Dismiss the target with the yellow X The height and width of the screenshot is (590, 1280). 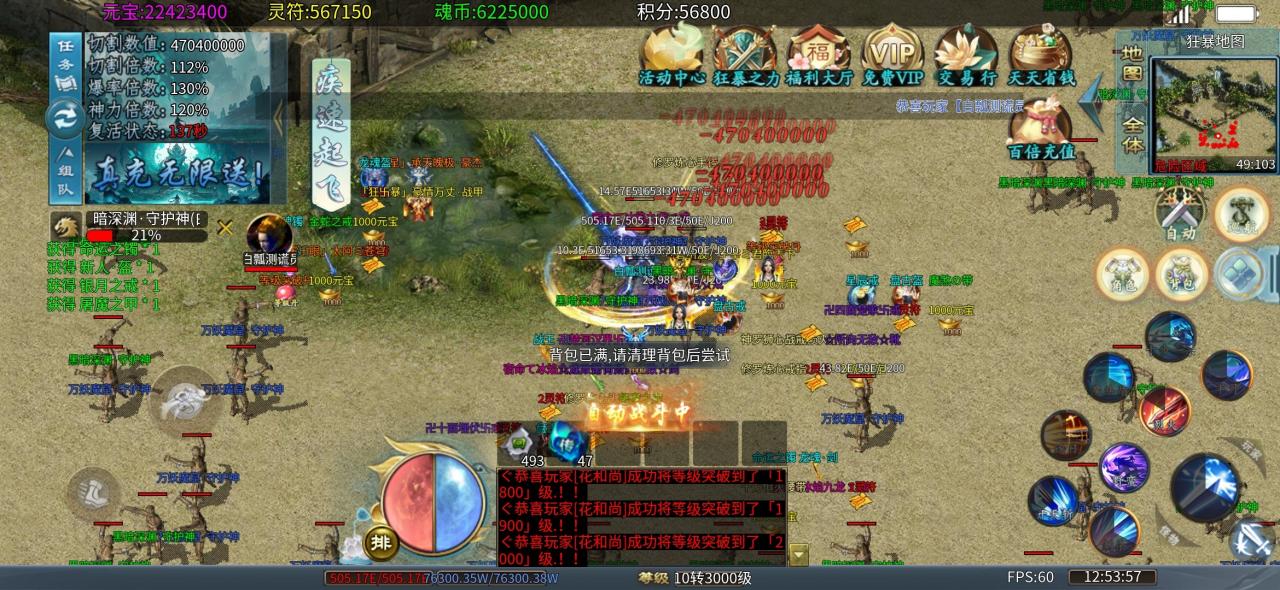click(226, 227)
